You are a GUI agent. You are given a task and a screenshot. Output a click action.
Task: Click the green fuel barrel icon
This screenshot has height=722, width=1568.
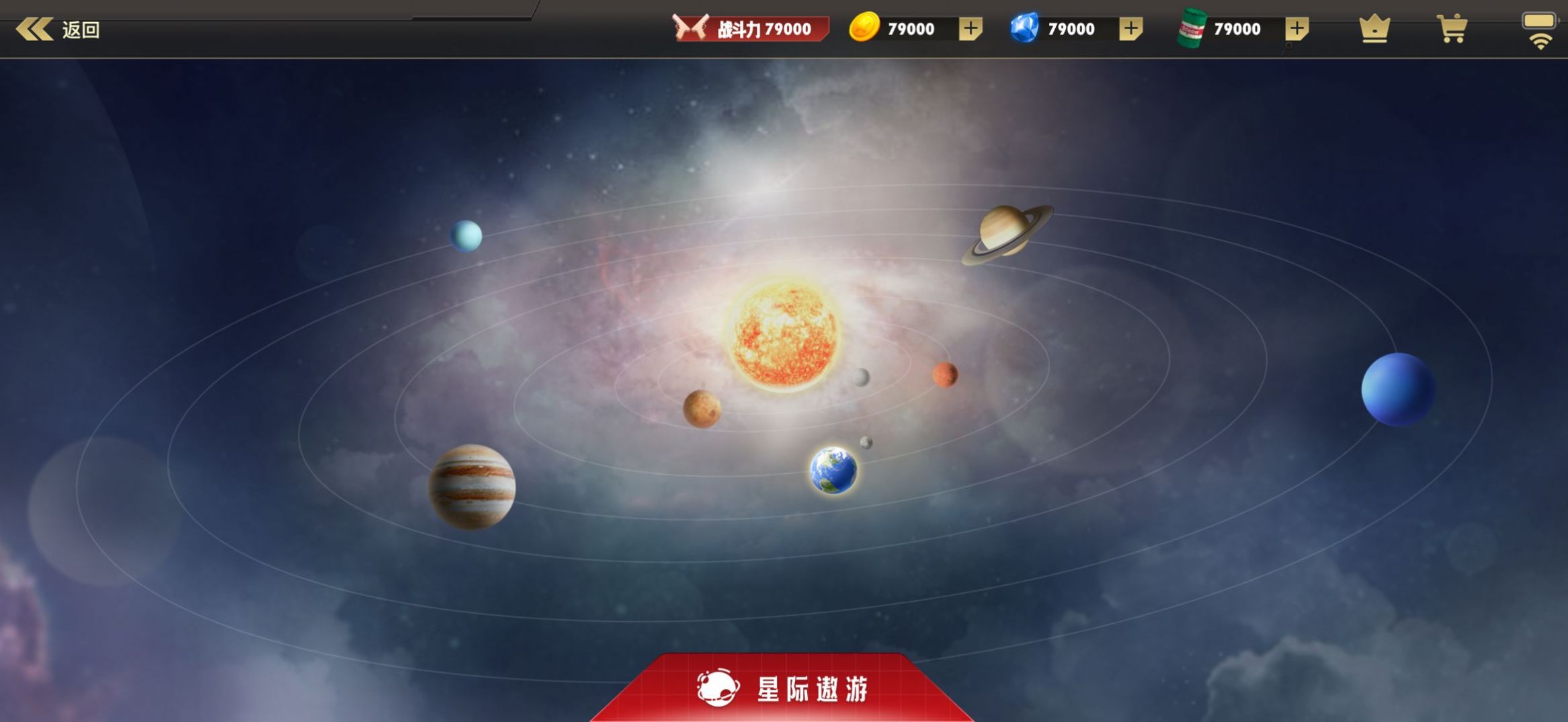[x=1193, y=28]
